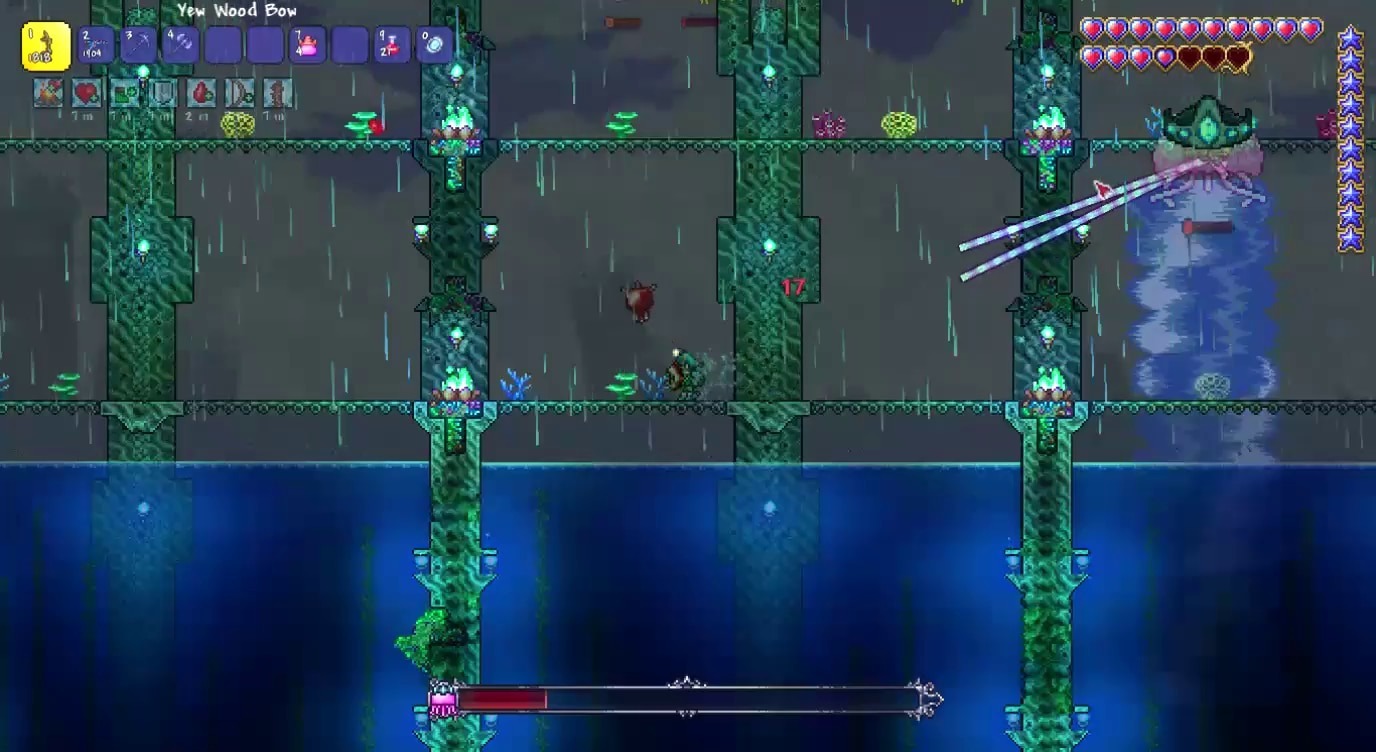Equip the axe in hotbar slot 4
1376x752 pixels.
pyautogui.click(x=181, y=46)
